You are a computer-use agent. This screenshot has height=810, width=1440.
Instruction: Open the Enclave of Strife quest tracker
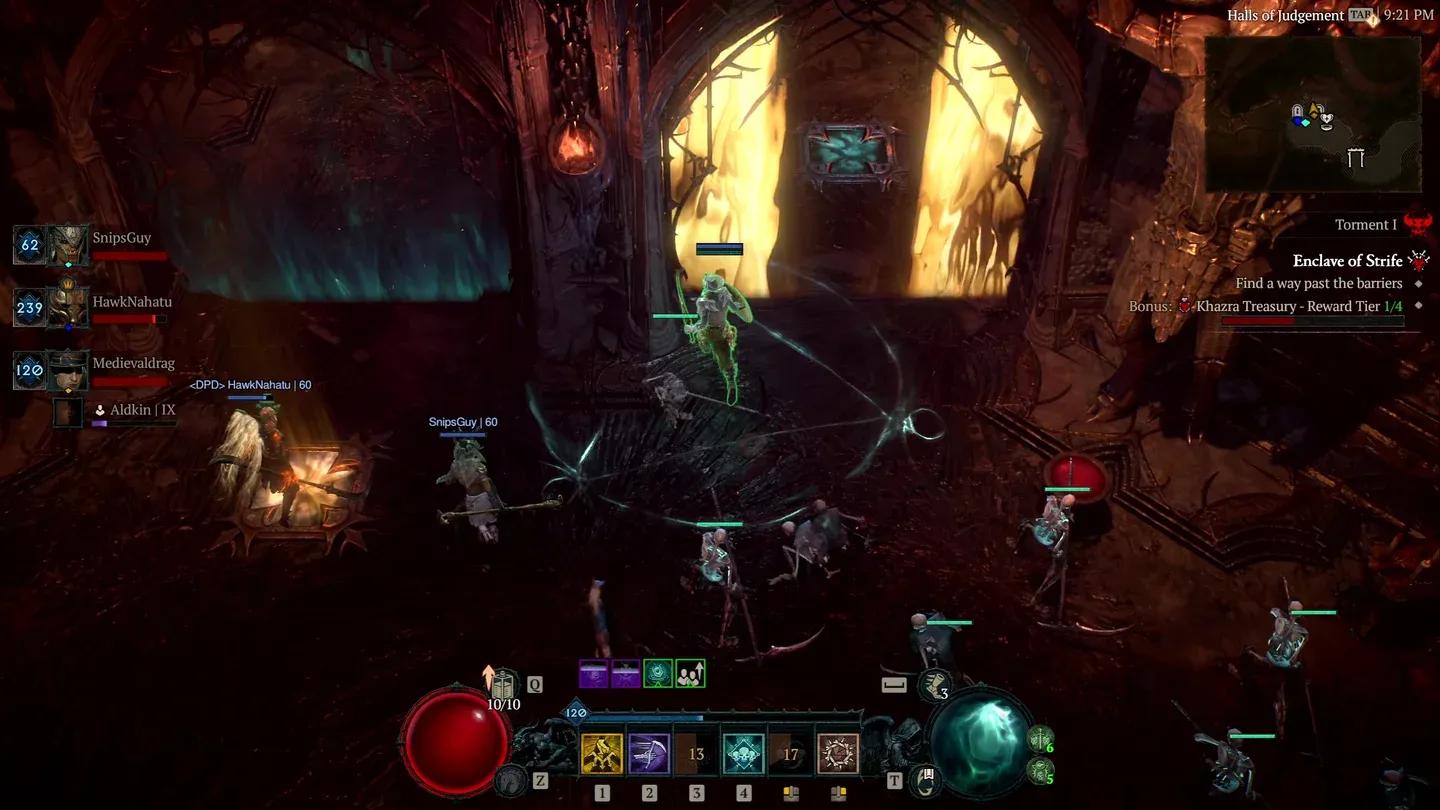tap(1347, 261)
